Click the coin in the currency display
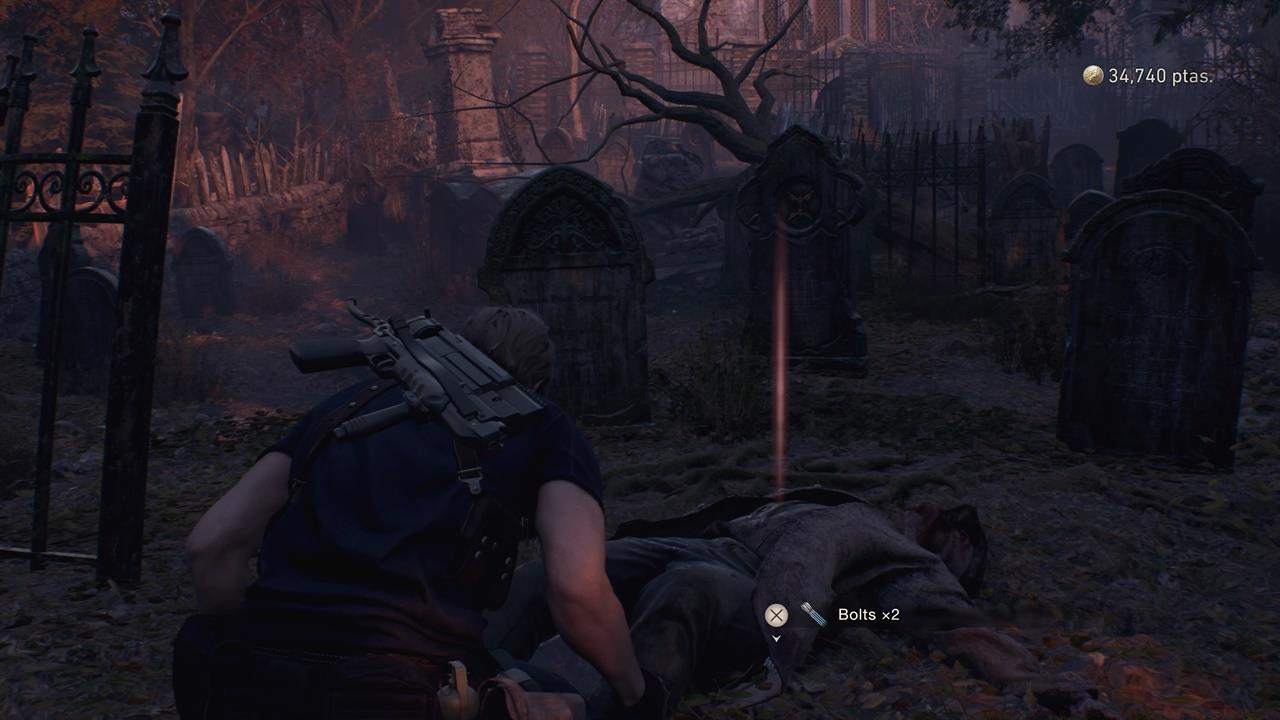The height and width of the screenshot is (720, 1280). 1092,73
